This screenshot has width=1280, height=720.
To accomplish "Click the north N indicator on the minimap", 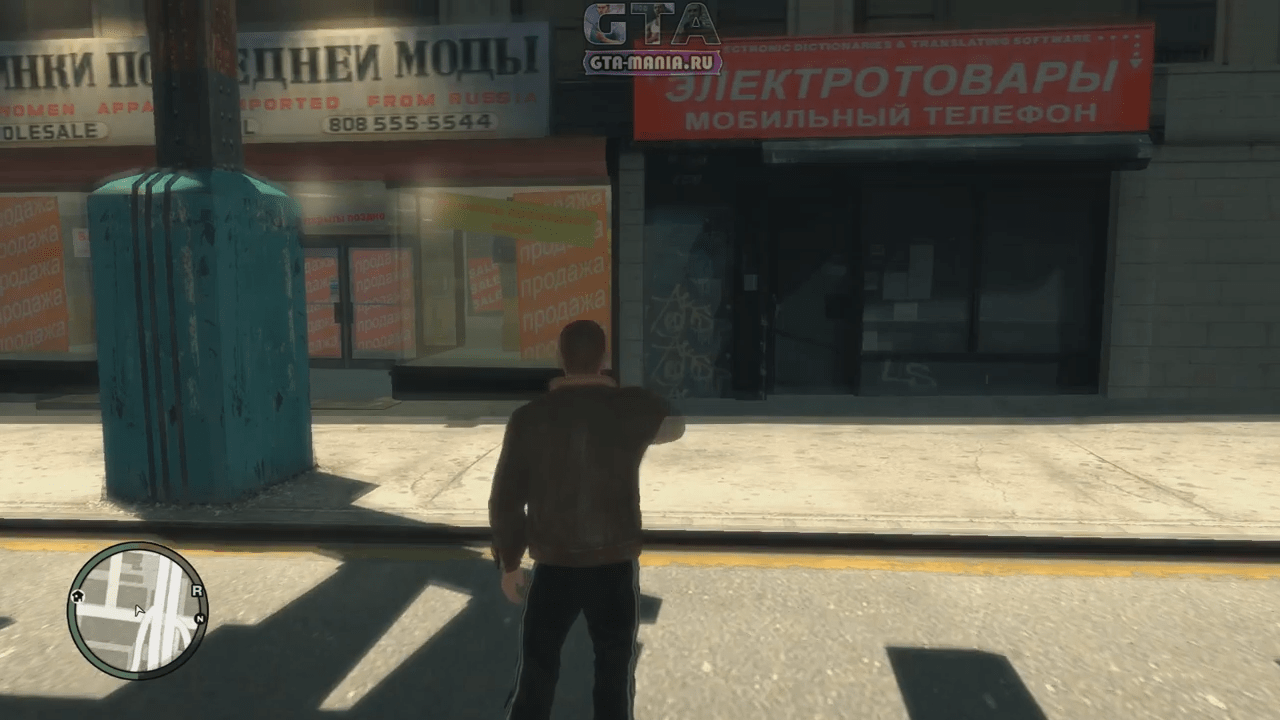I will [x=201, y=620].
